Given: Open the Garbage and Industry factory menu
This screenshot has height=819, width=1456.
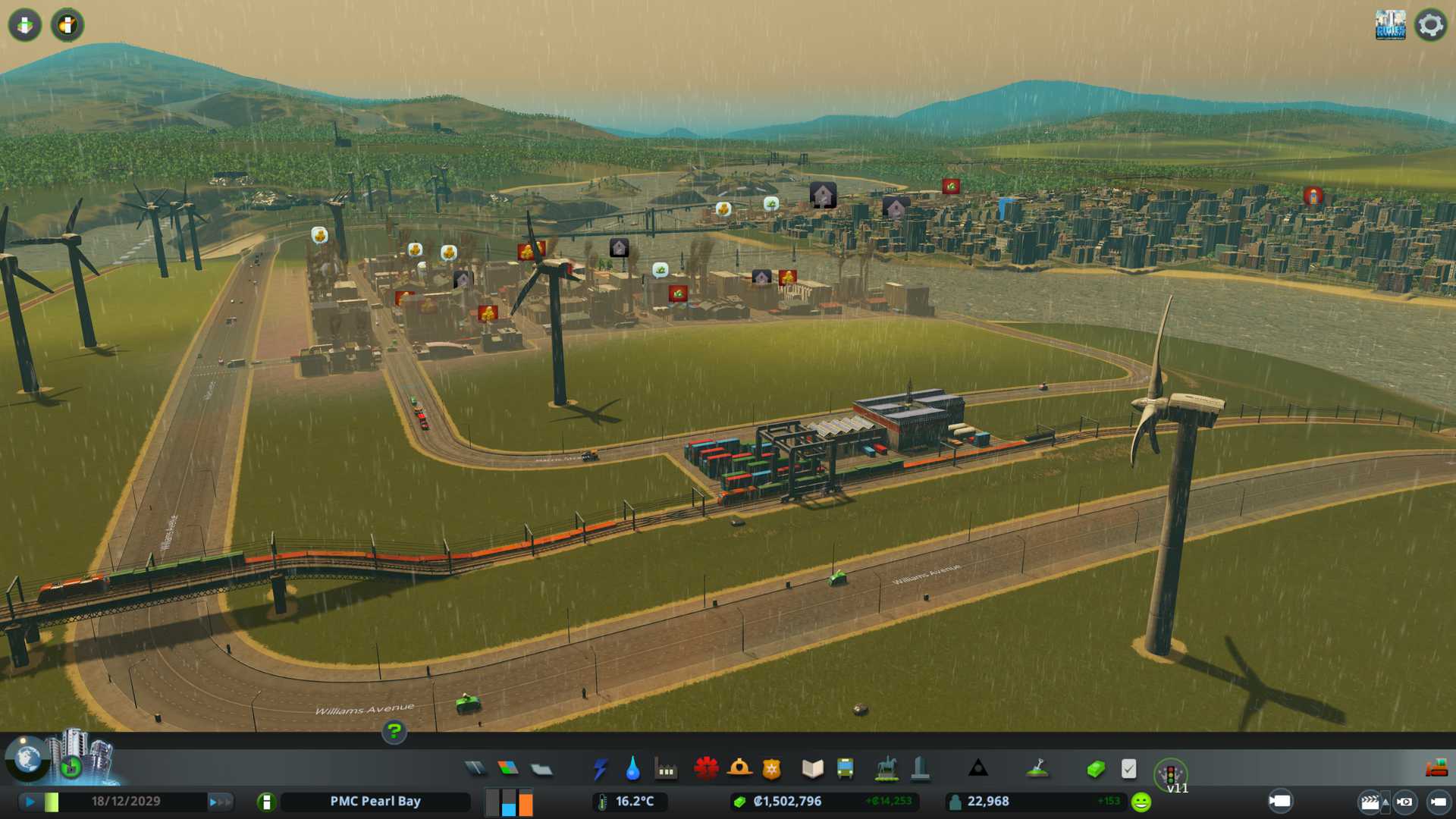Looking at the screenshot, I should [x=666, y=770].
